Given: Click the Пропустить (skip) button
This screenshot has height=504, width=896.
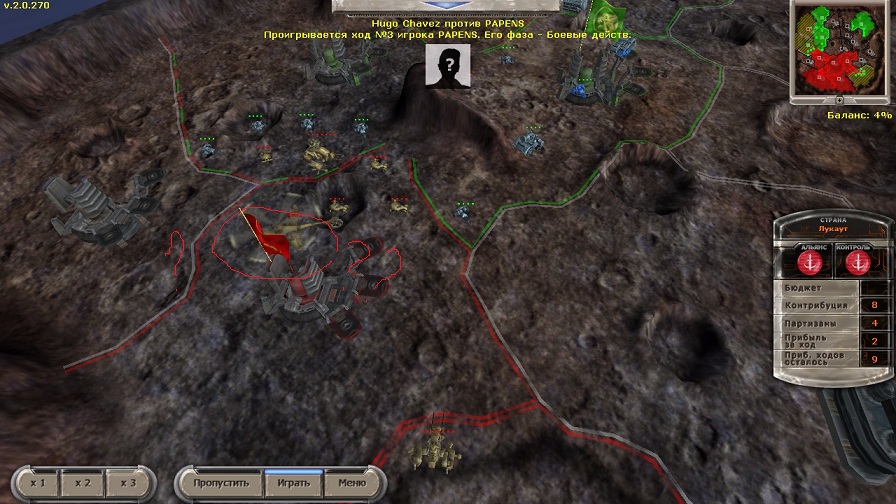Looking at the screenshot, I should (221, 483).
